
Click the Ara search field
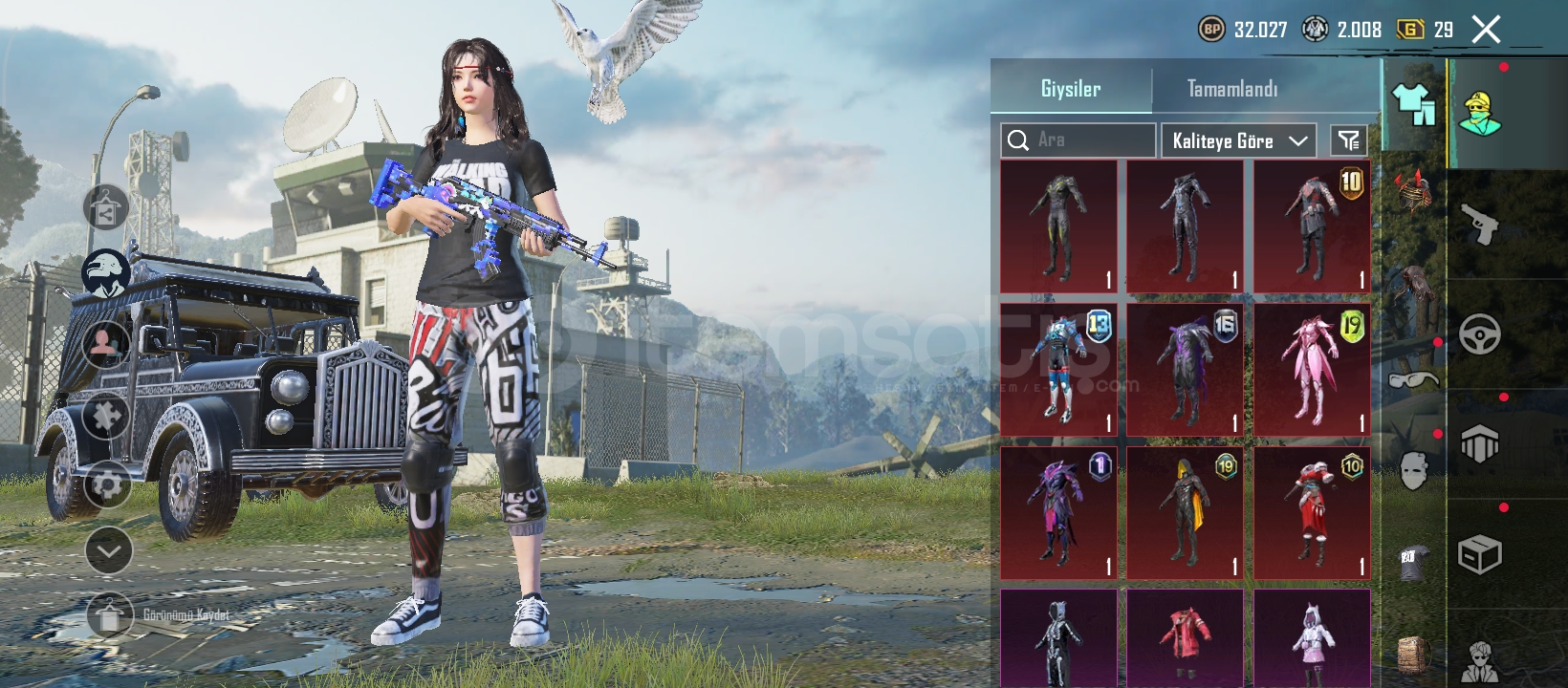(1078, 140)
